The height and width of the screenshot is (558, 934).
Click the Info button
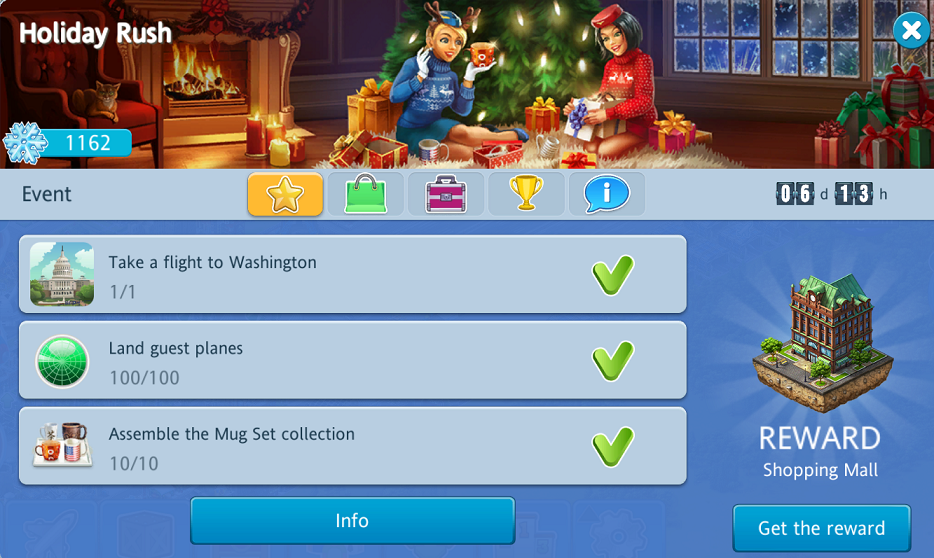pyautogui.click(x=352, y=521)
